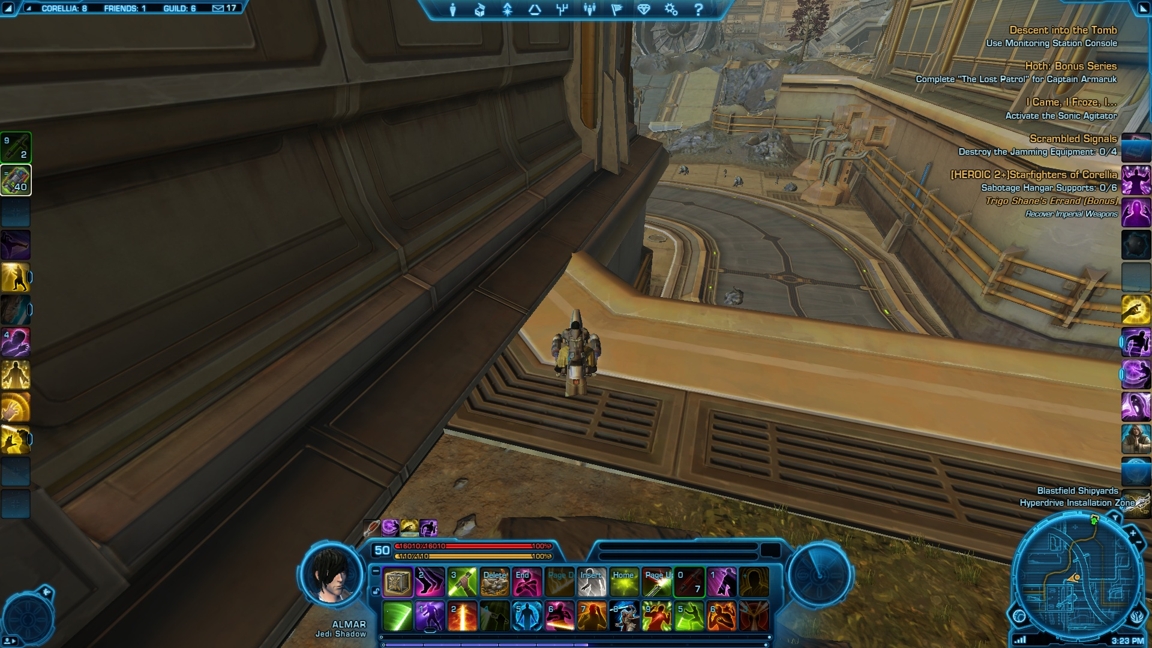Activate the green lightsaber slash ability
Image resolution: width=1152 pixels, height=648 pixels.
[398, 616]
